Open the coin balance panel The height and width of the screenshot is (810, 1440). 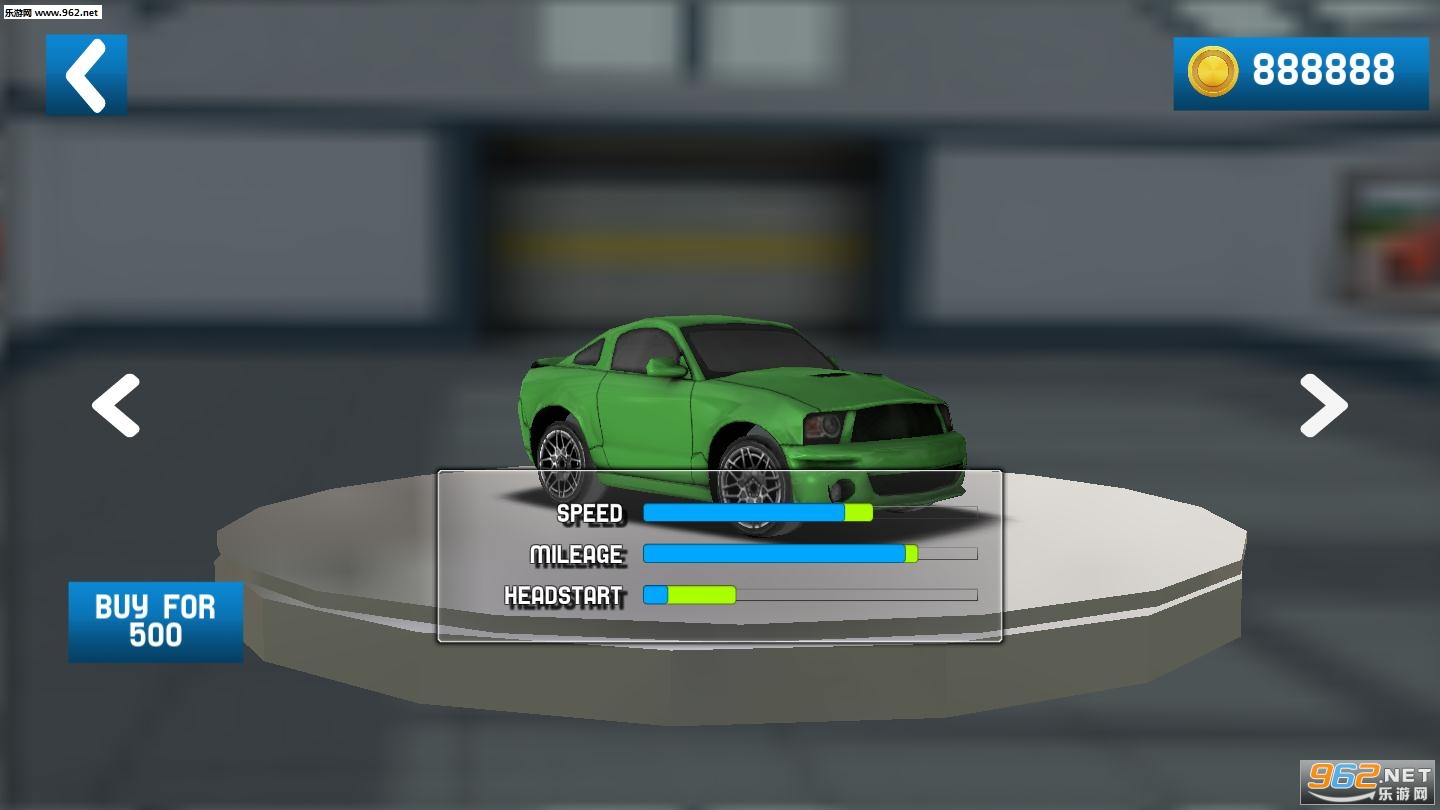(x=1300, y=73)
